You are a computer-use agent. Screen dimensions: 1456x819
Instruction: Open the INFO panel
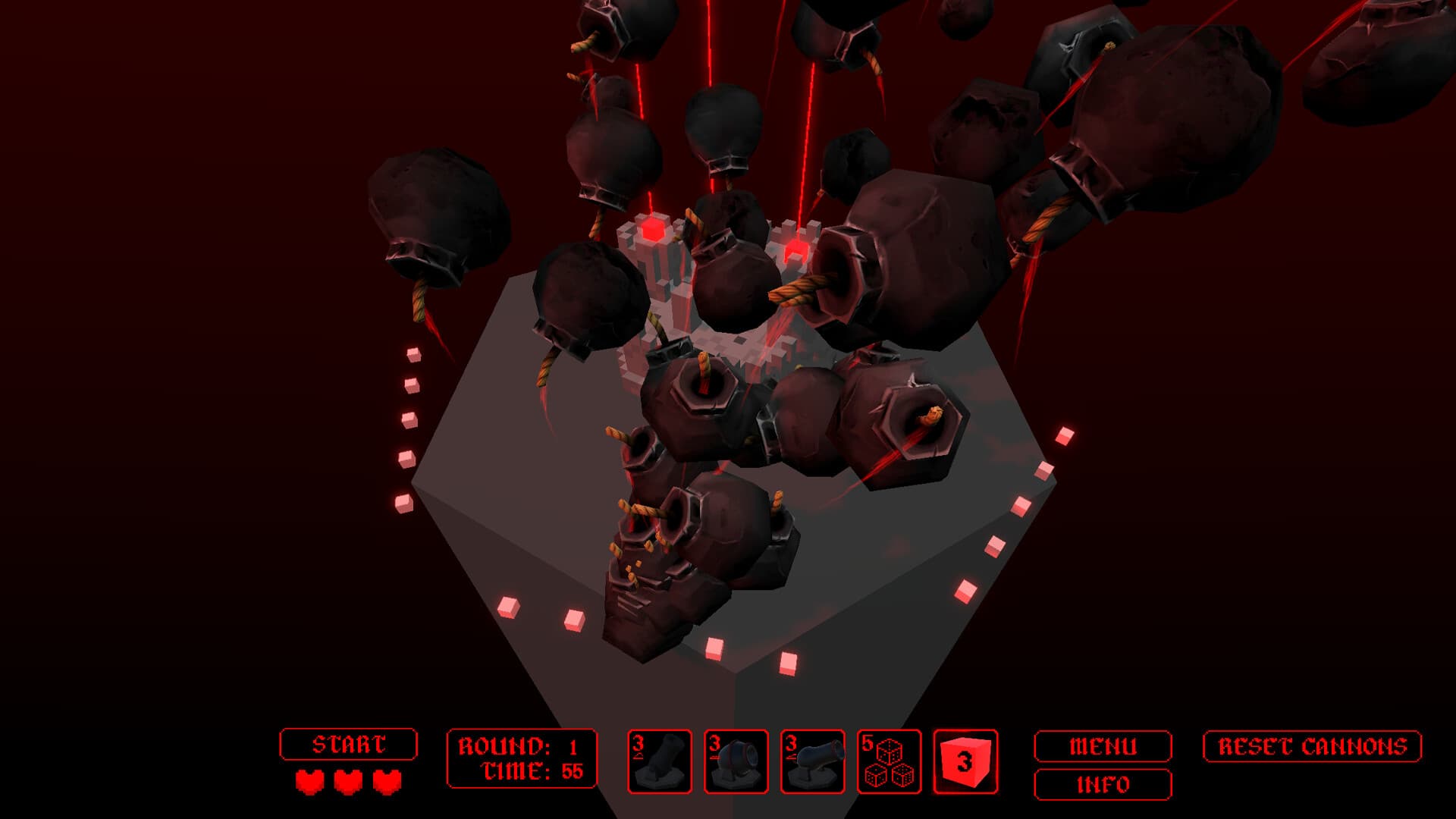coord(1103,785)
